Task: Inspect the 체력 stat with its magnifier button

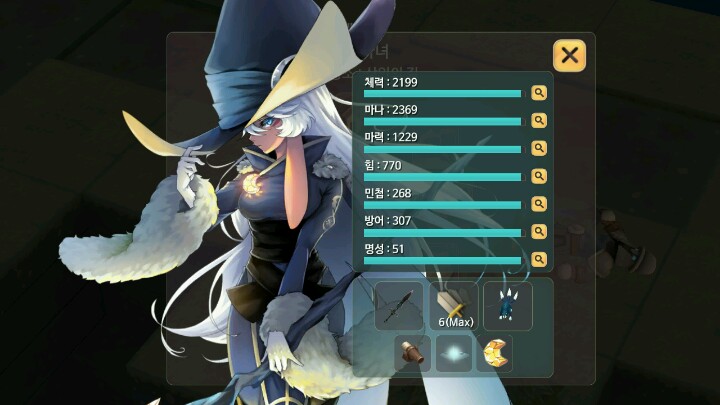Action: pyautogui.click(x=539, y=93)
